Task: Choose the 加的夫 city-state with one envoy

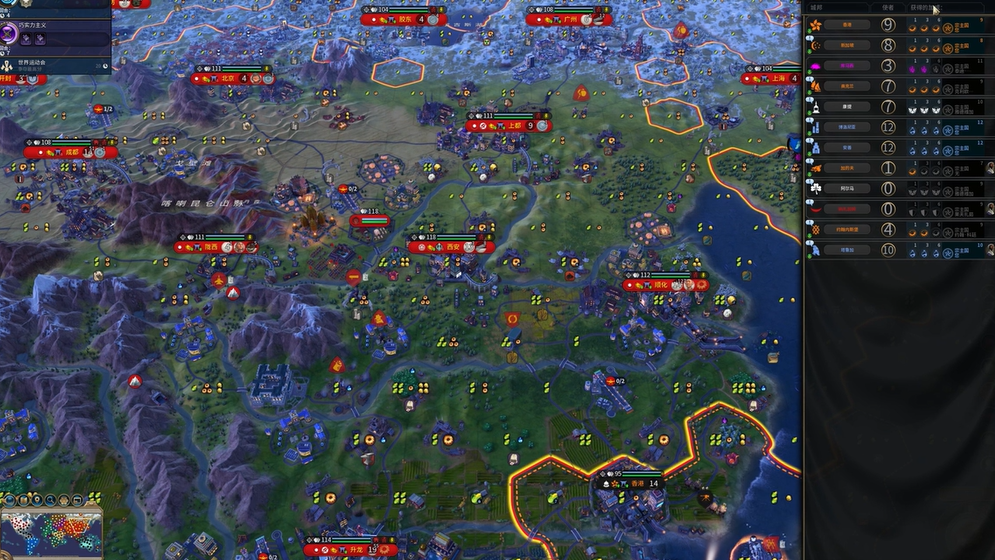Action: click(847, 167)
